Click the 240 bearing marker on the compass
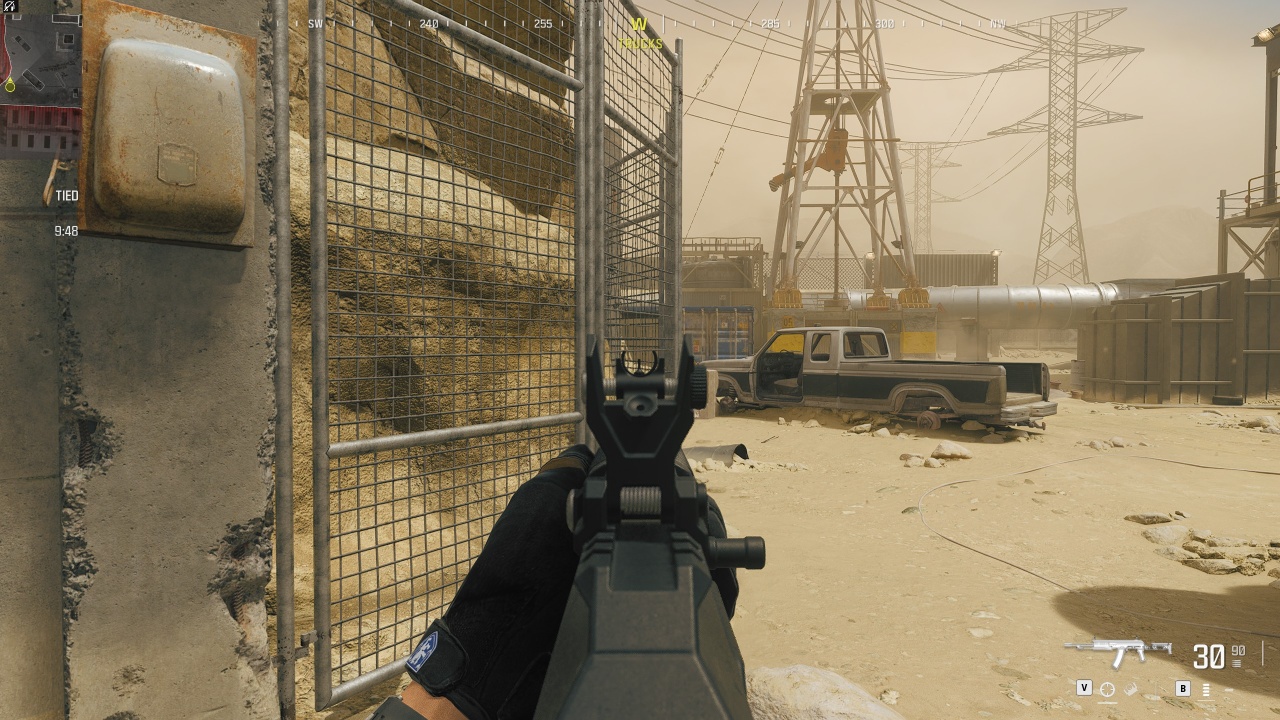 [x=430, y=22]
